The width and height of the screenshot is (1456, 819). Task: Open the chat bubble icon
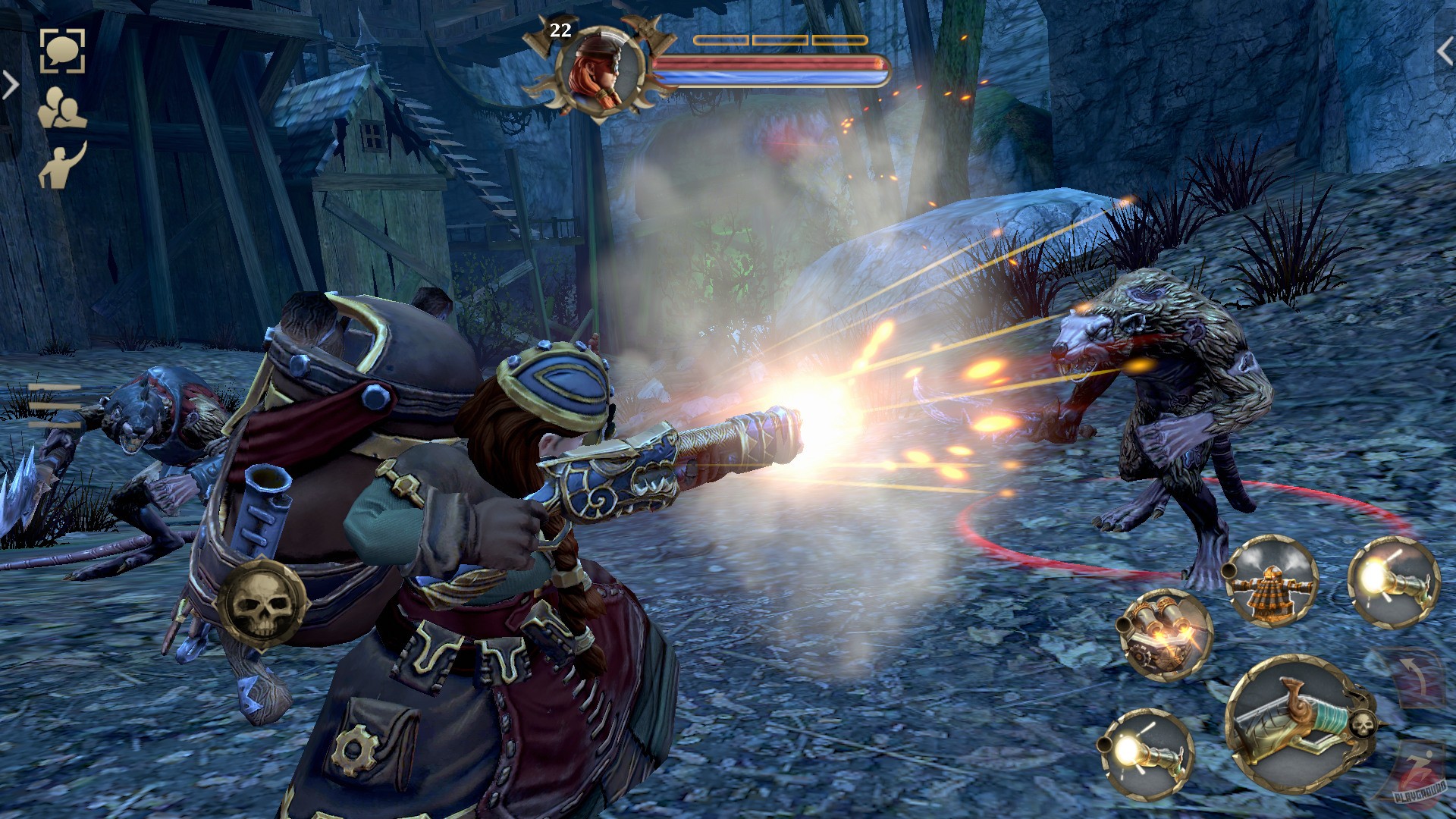coord(64,51)
